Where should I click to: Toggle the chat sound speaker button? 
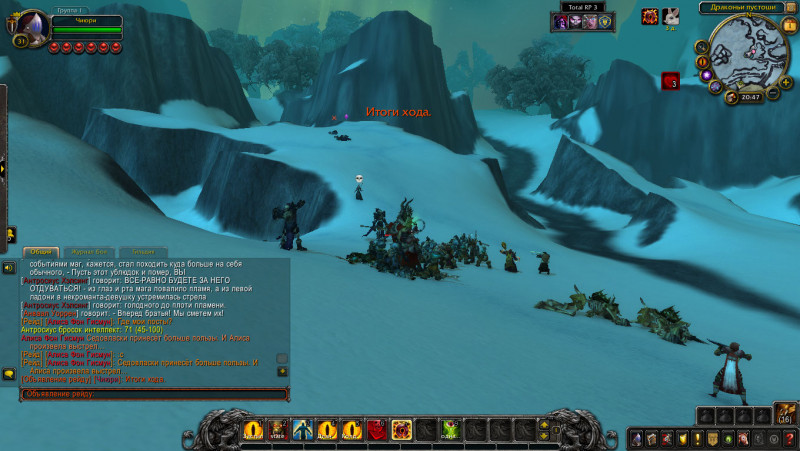click(x=8, y=267)
